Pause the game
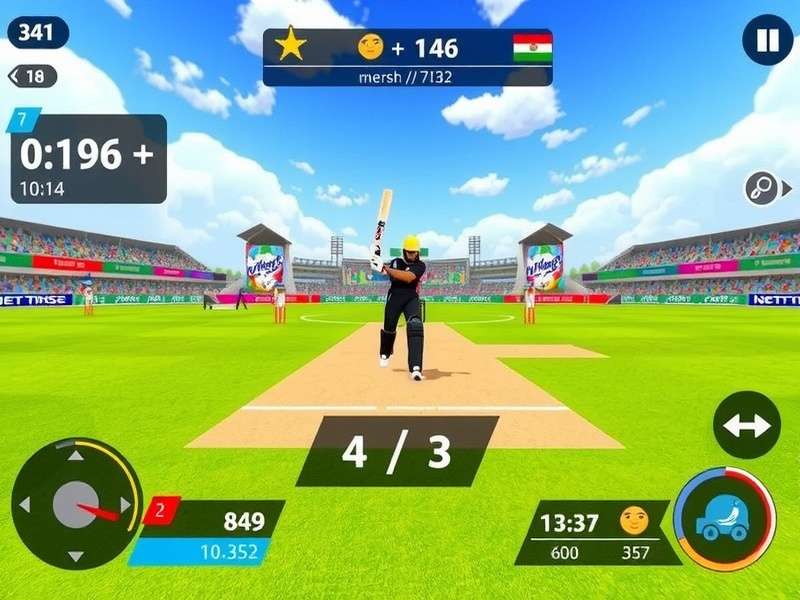Image resolution: width=800 pixels, height=600 pixels. [767, 41]
